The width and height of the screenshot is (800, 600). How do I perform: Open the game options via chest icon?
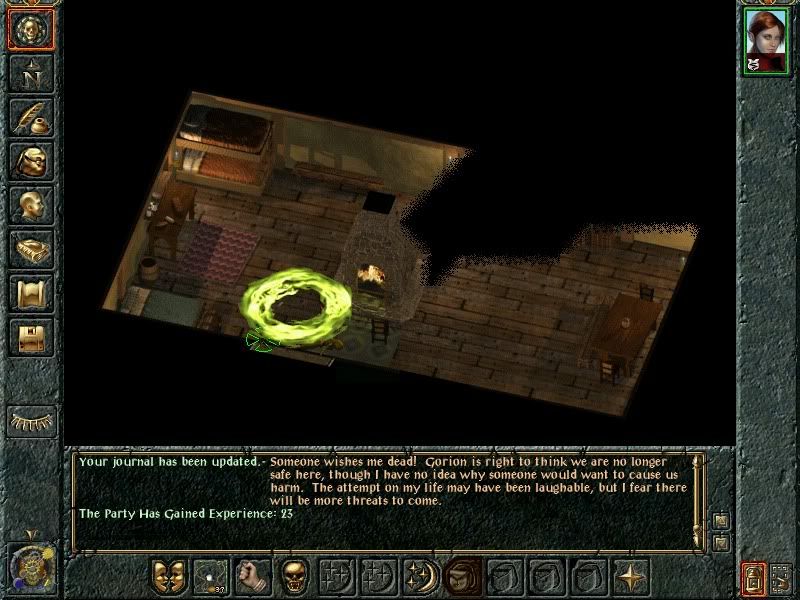(x=30, y=337)
